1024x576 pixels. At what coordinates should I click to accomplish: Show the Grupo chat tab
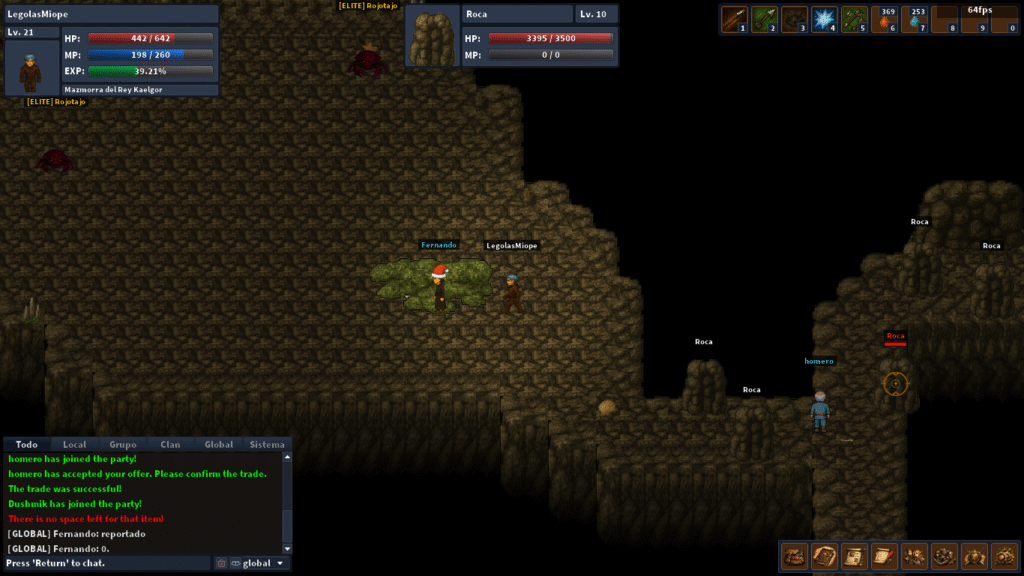(123, 444)
